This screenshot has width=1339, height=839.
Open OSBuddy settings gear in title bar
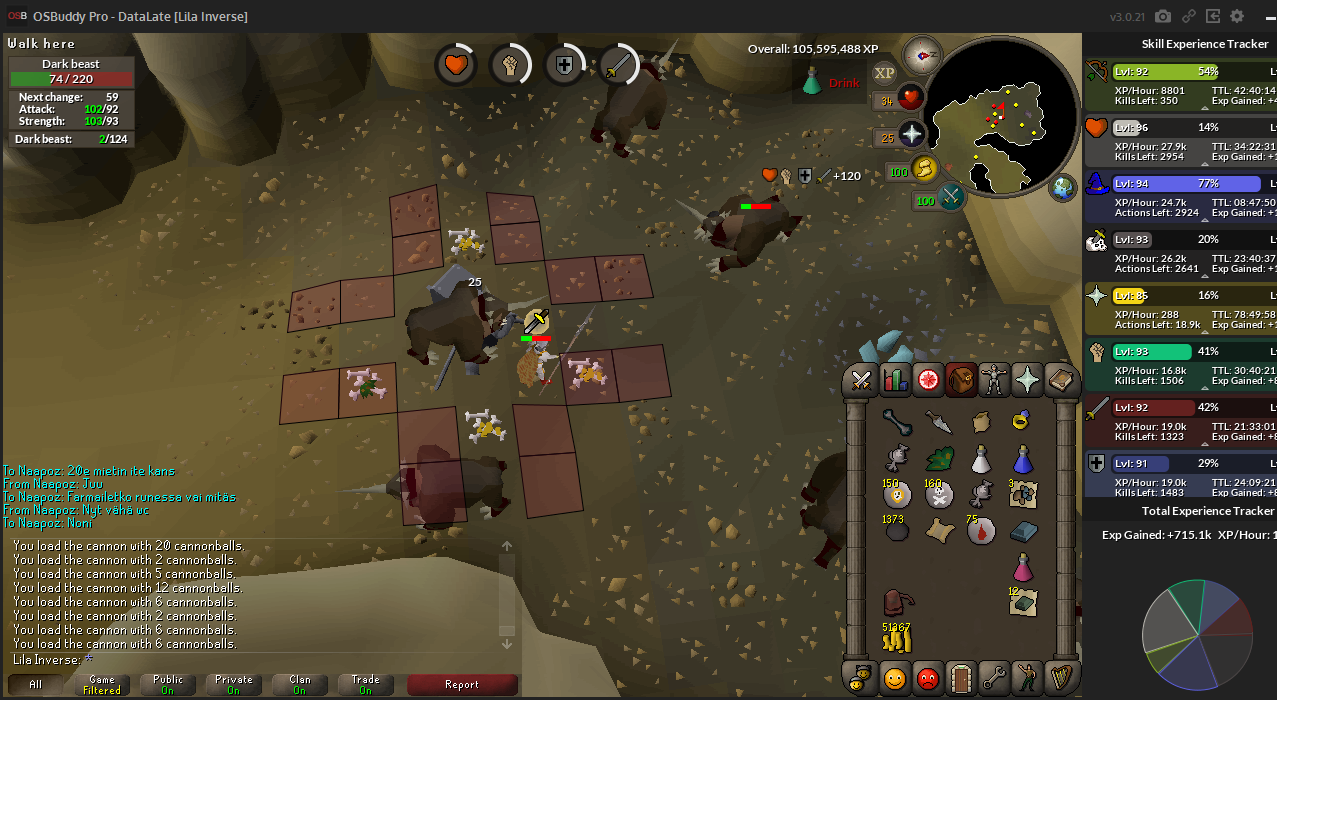(1237, 16)
